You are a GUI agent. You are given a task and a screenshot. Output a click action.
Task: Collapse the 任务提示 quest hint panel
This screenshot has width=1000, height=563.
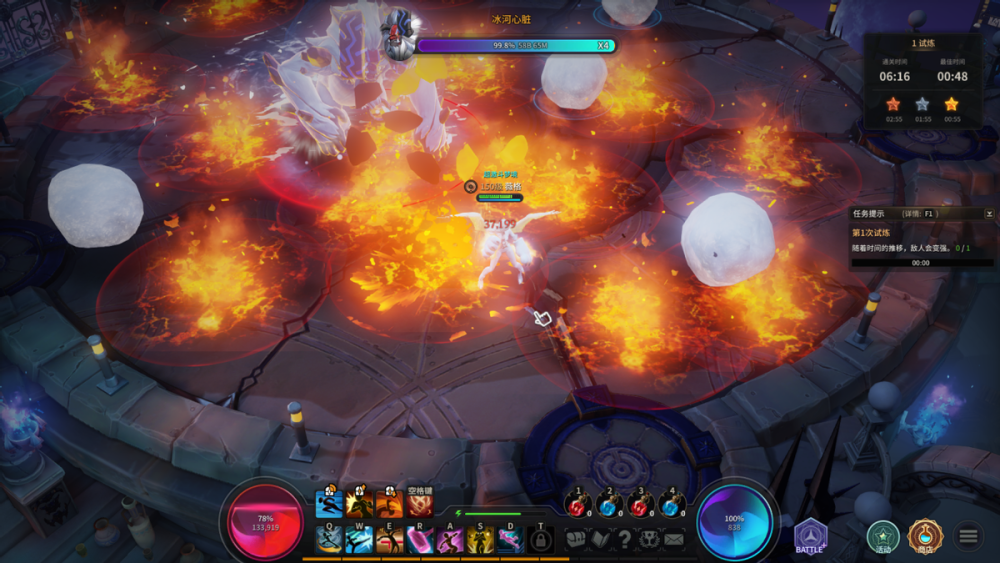[989, 213]
